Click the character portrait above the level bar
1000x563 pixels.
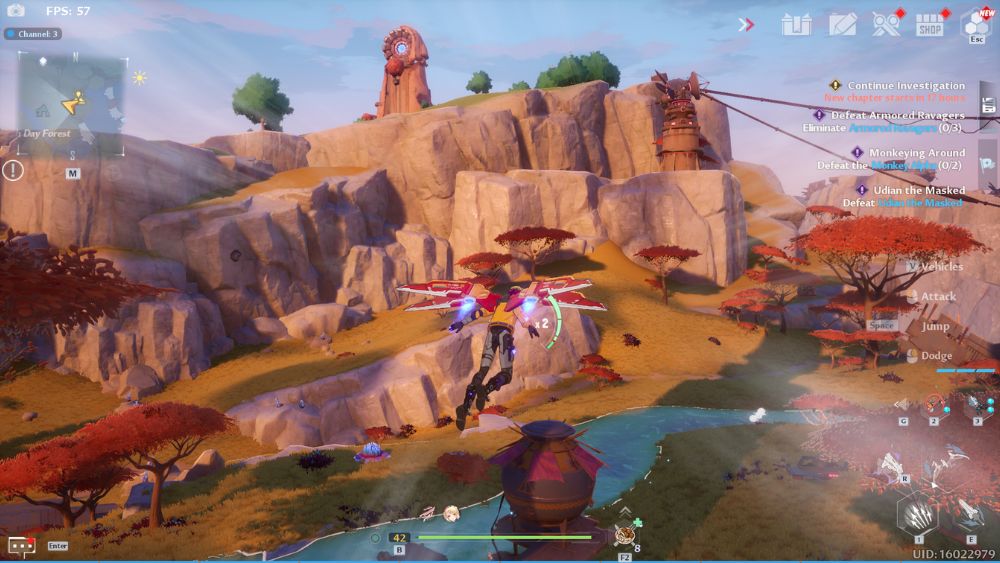(x=451, y=514)
